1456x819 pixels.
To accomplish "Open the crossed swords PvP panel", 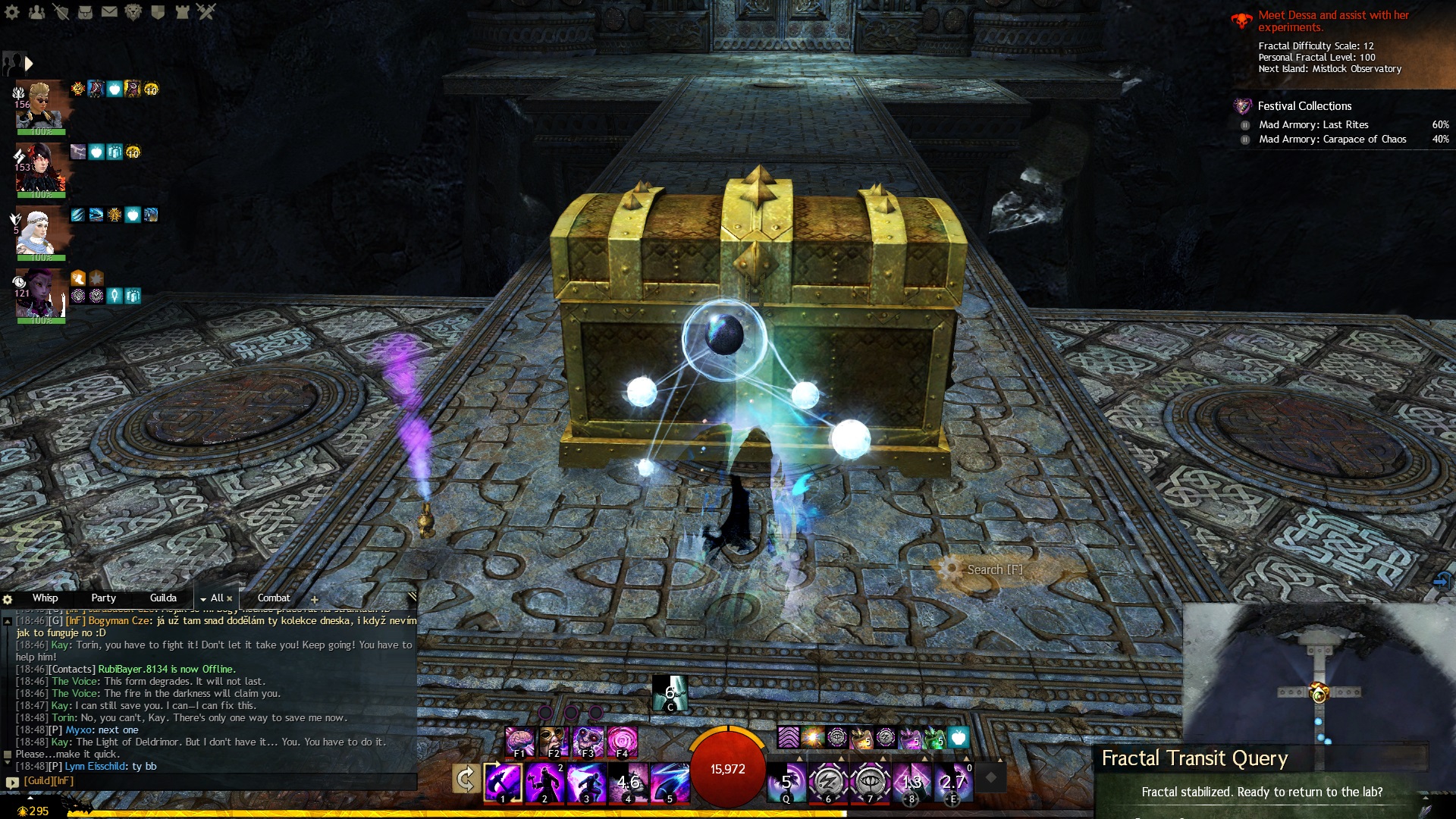I will click(x=206, y=11).
